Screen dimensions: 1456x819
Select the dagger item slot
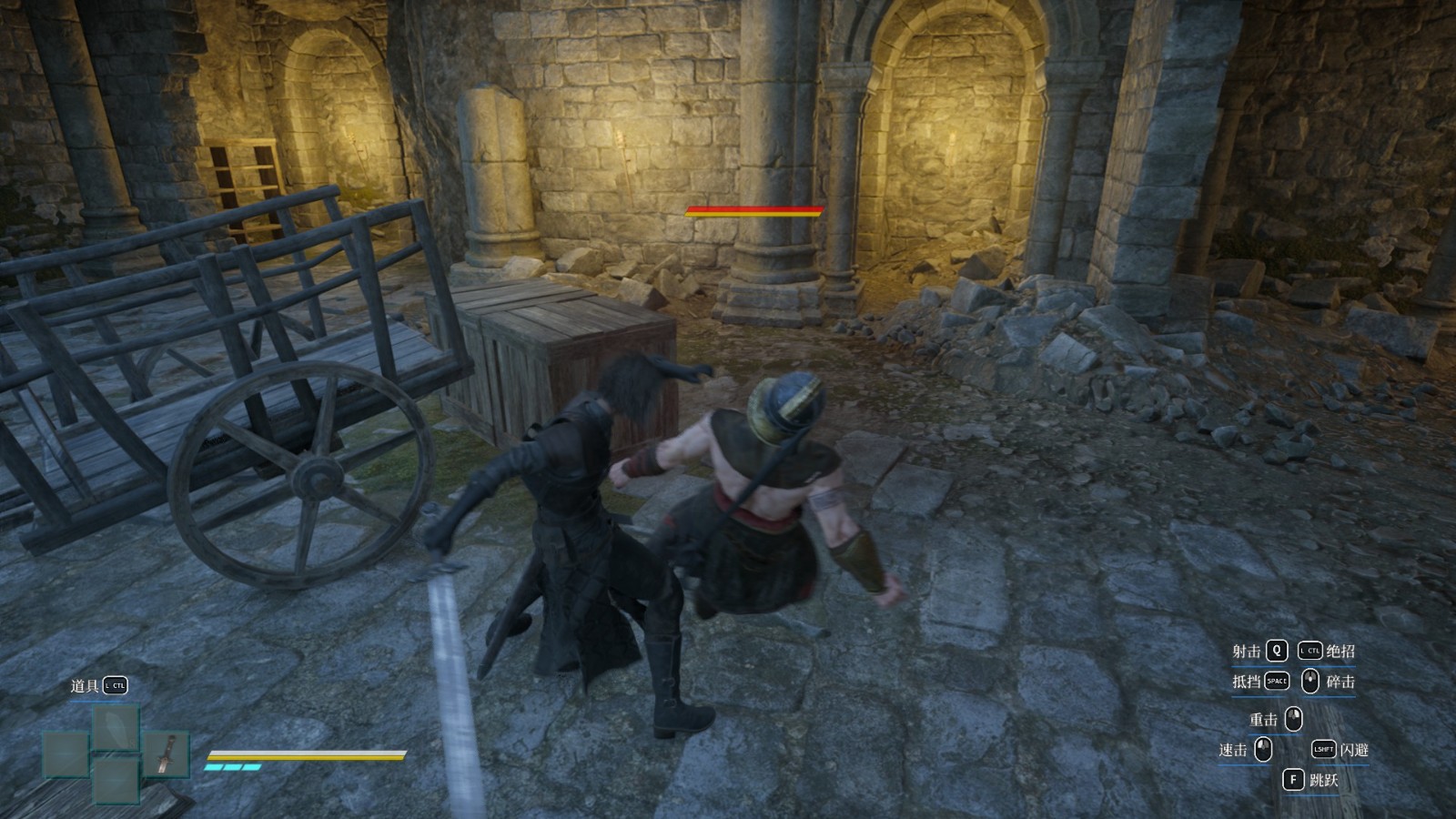[165, 754]
